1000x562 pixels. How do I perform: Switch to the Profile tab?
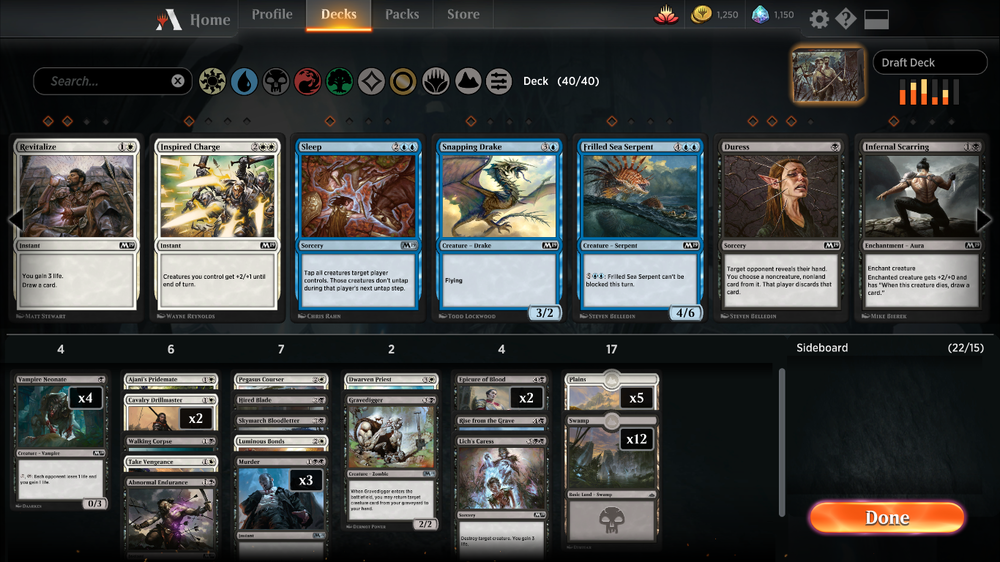coord(272,15)
